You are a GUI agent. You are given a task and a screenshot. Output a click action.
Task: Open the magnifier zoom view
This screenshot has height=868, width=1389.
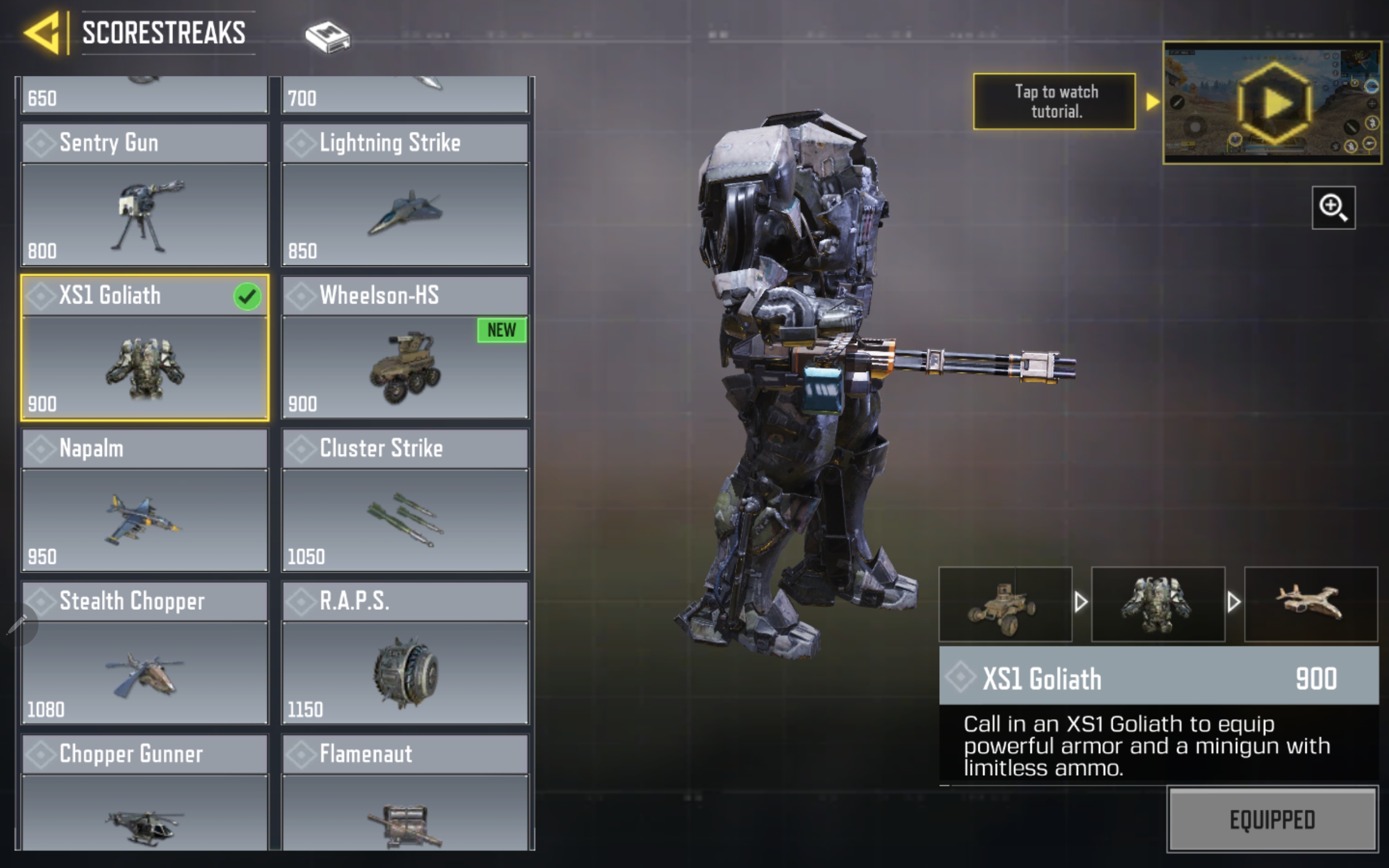(1333, 208)
